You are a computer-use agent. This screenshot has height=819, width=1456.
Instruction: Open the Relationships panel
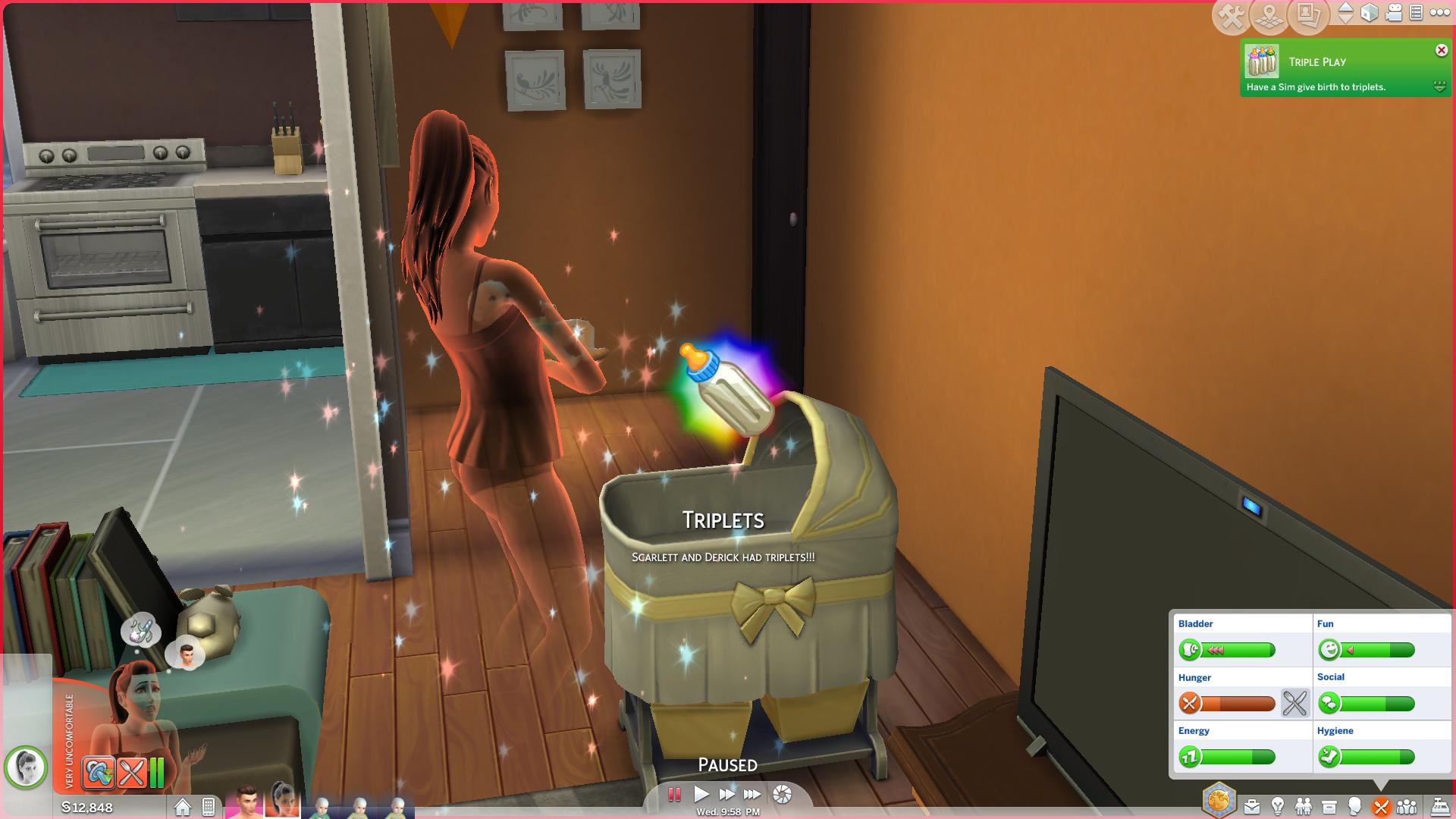click(1303, 806)
